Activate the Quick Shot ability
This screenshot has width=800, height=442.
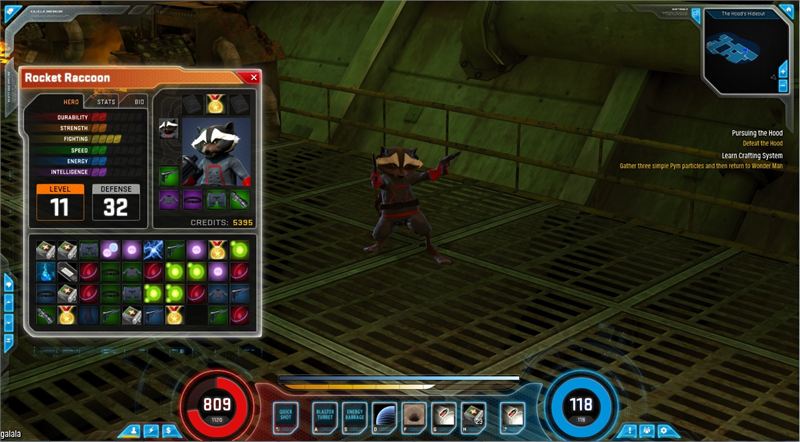tap(285, 413)
